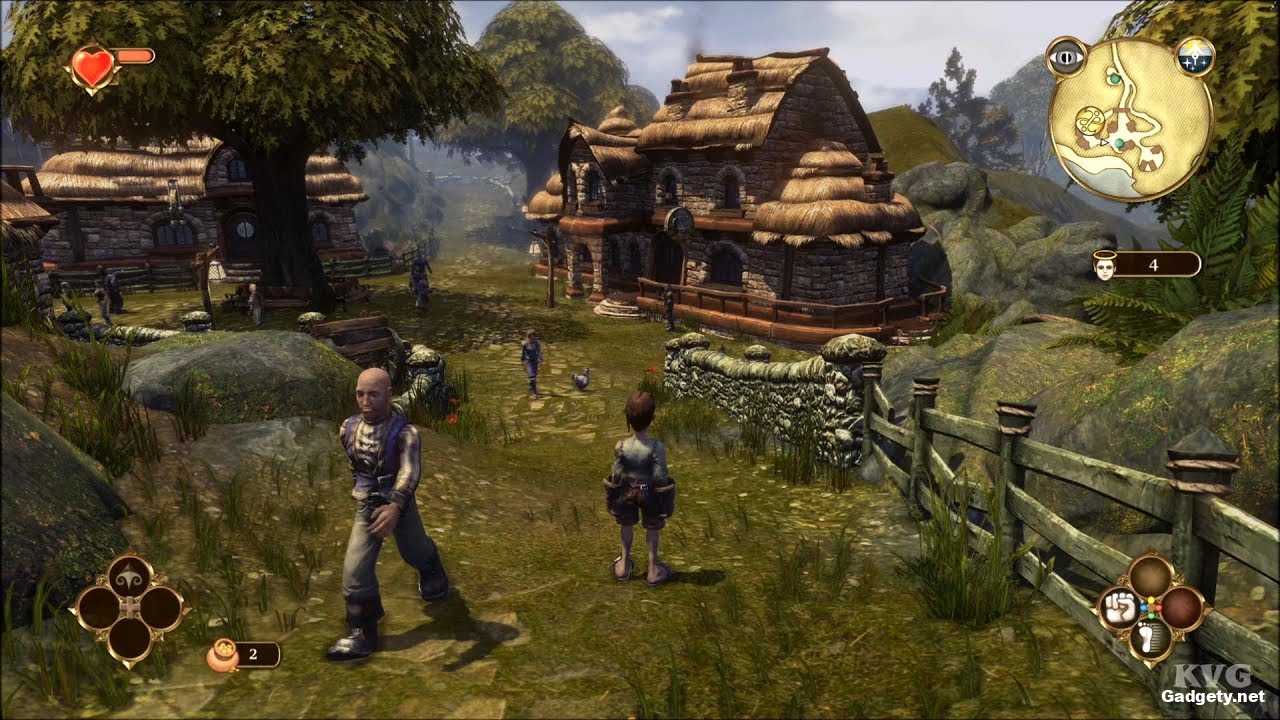Click the golden seal emblem on the minimap
This screenshot has height=720, width=1280.
click(1091, 121)
